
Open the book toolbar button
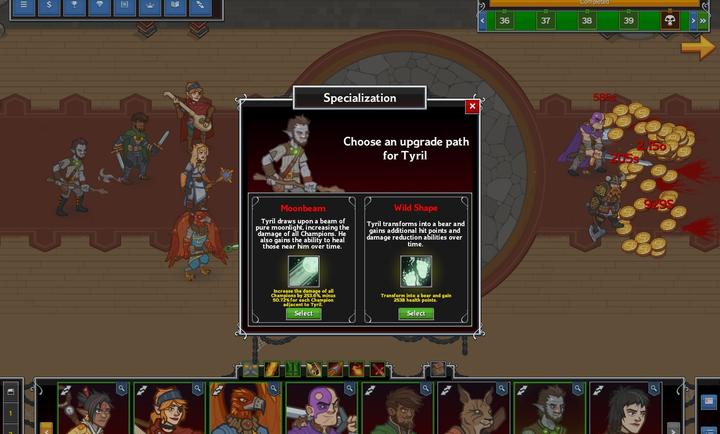point(174,6)
